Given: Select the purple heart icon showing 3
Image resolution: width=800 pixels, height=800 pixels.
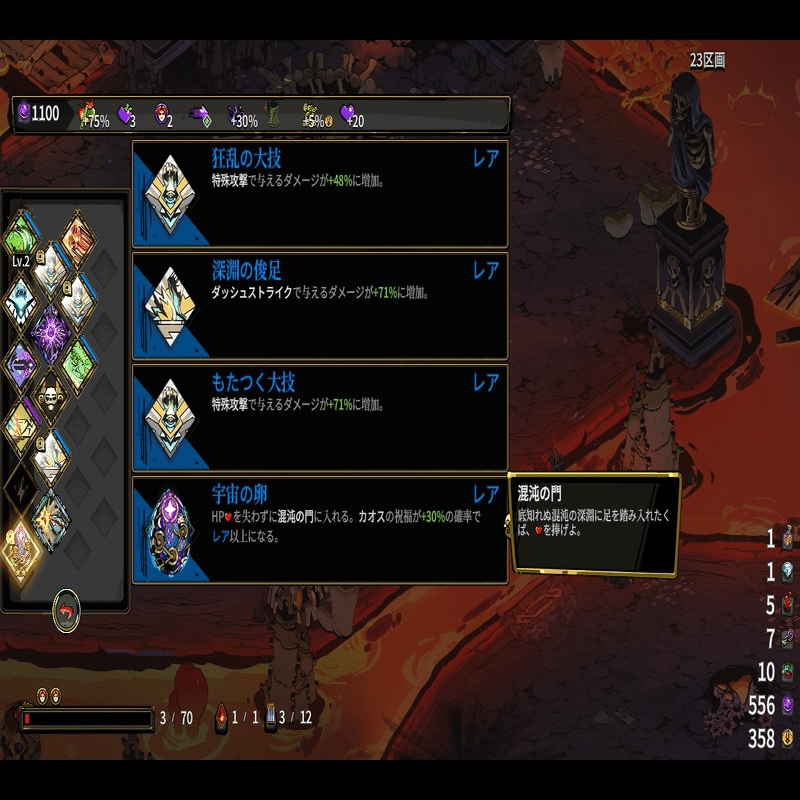Looking at the screenshot, I should [x=125, y=115].
